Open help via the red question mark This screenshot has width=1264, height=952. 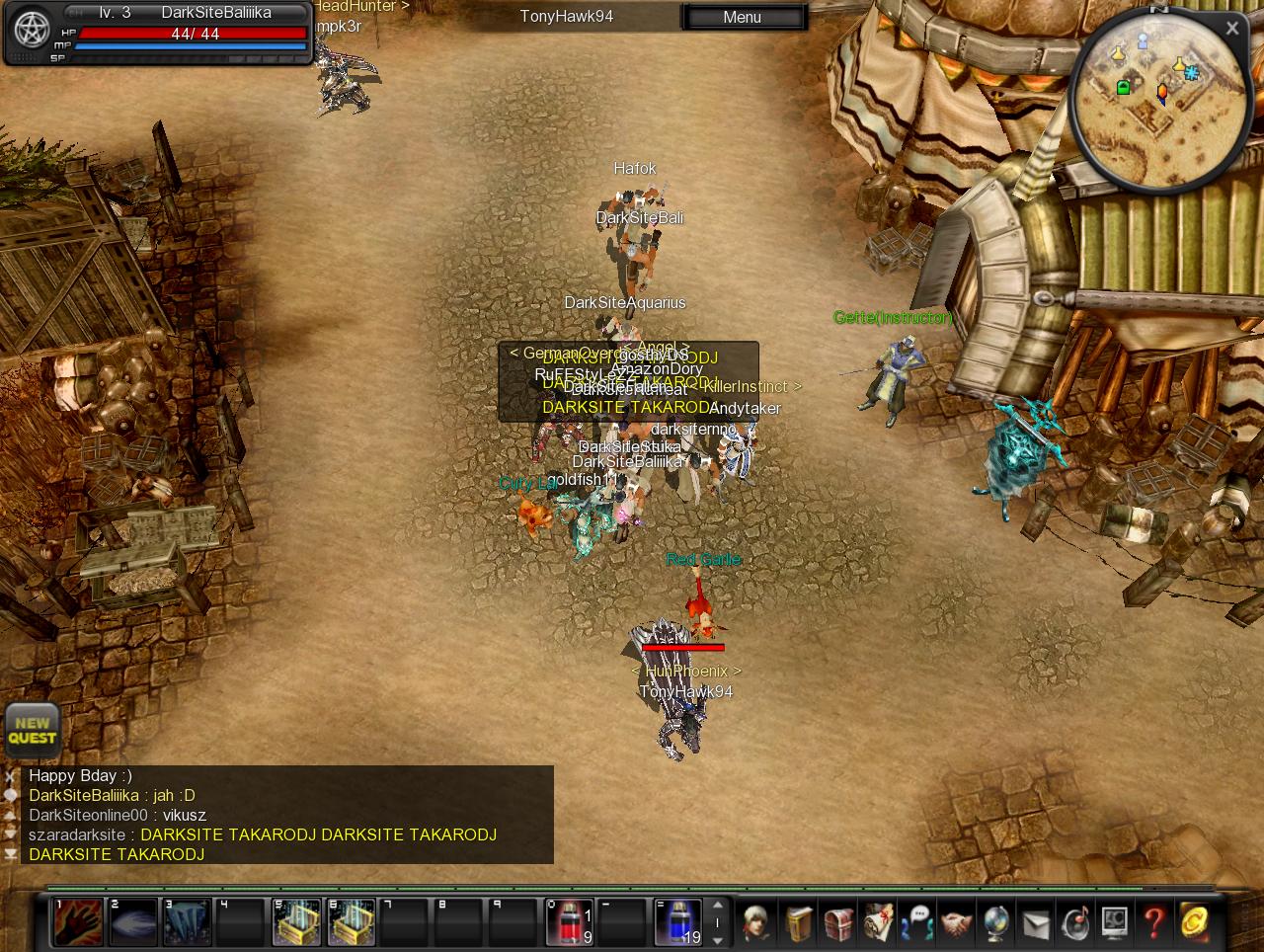1153,923
